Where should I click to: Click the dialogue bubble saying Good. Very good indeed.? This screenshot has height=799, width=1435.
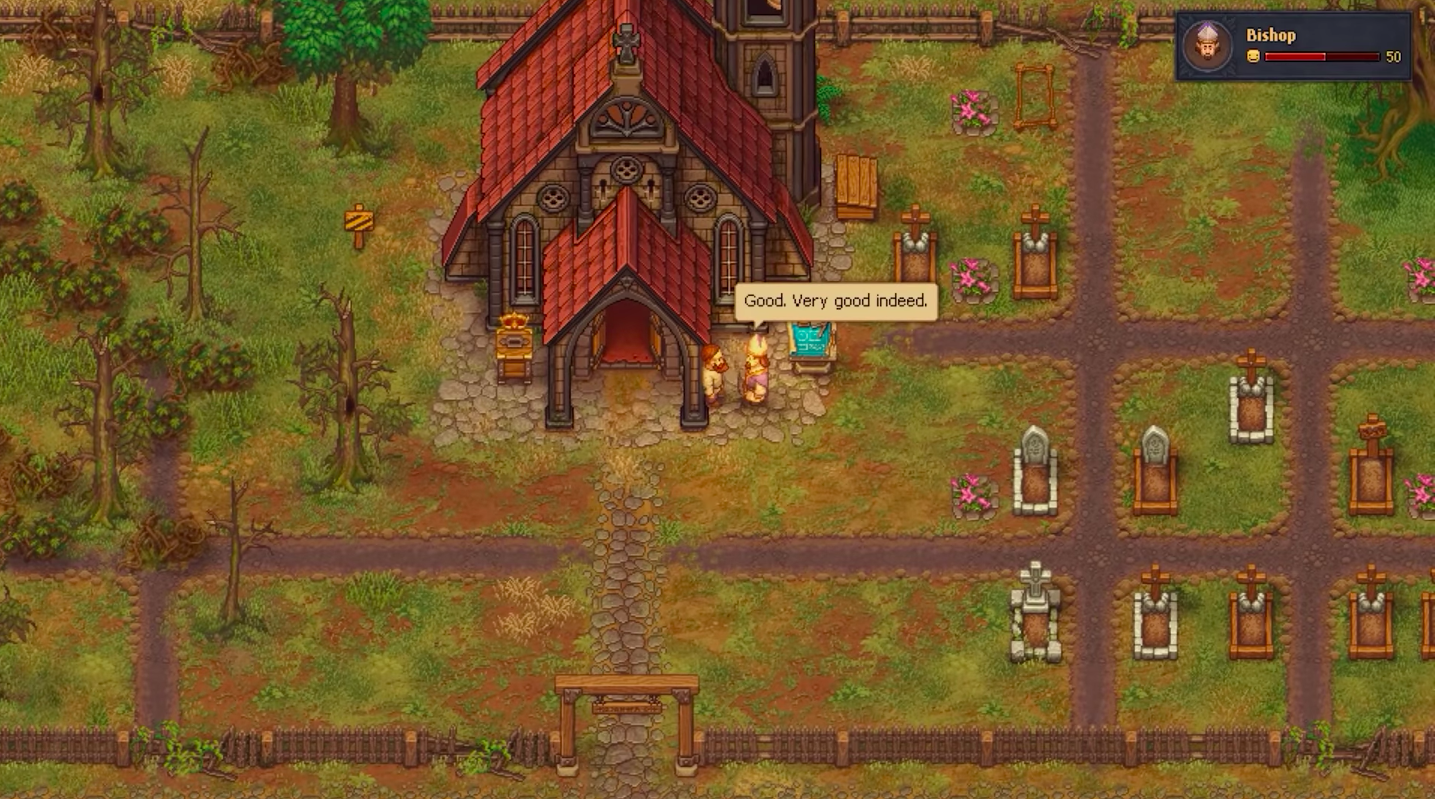835,301
